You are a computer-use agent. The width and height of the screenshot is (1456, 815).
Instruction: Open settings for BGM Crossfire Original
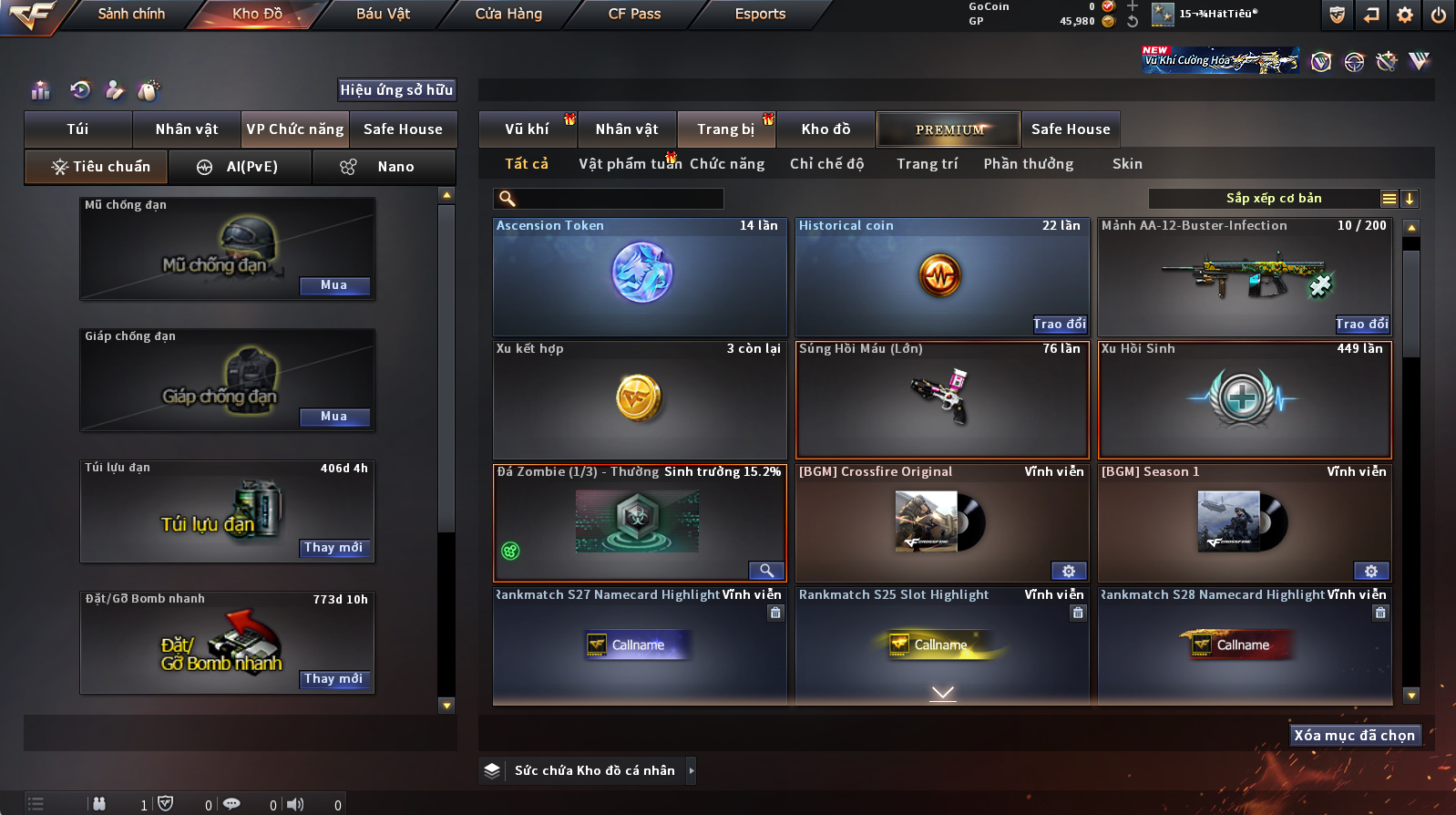click(1069, 571)
